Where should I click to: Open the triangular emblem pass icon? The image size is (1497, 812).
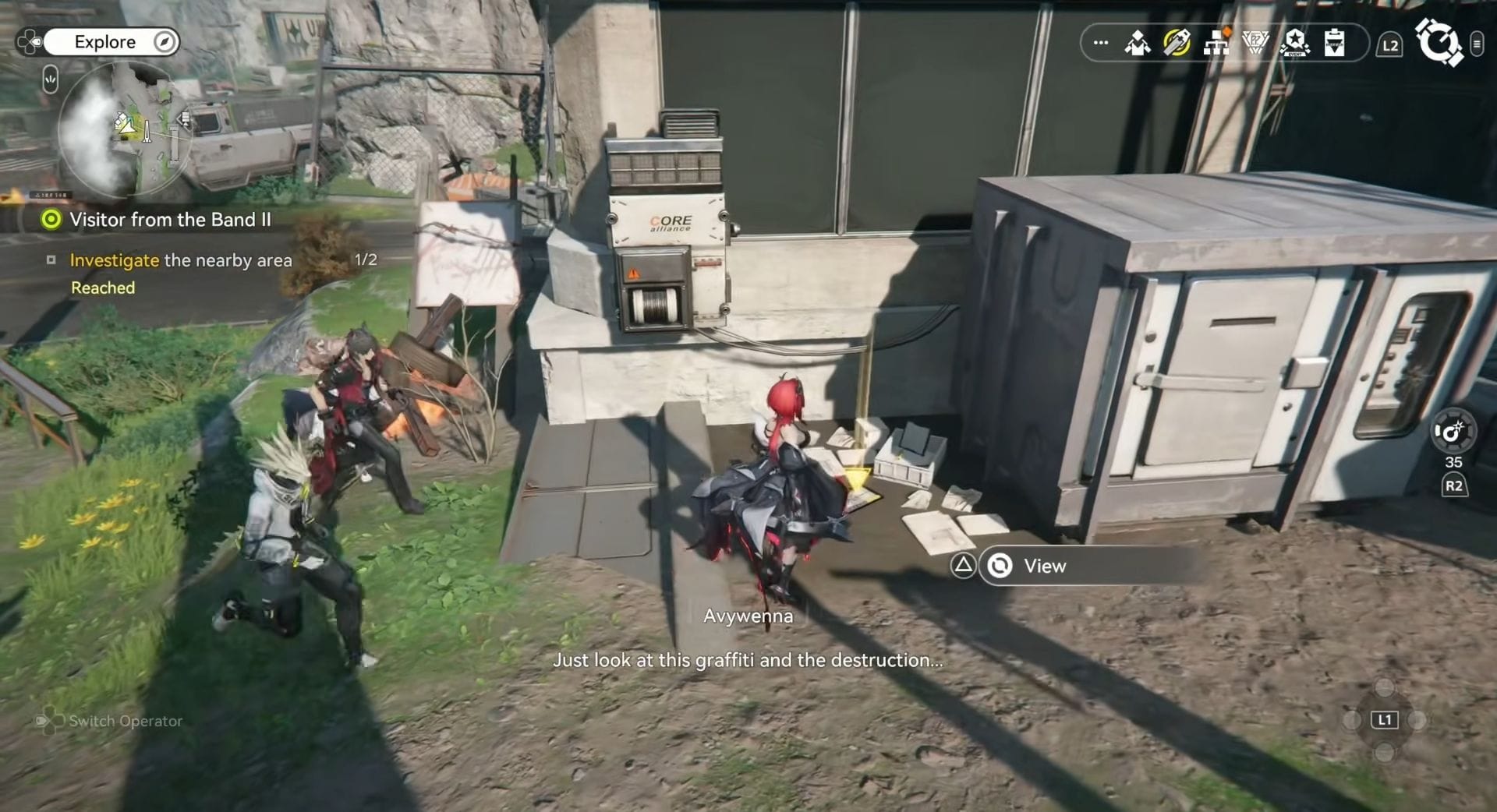click(x=1255, y=43)
